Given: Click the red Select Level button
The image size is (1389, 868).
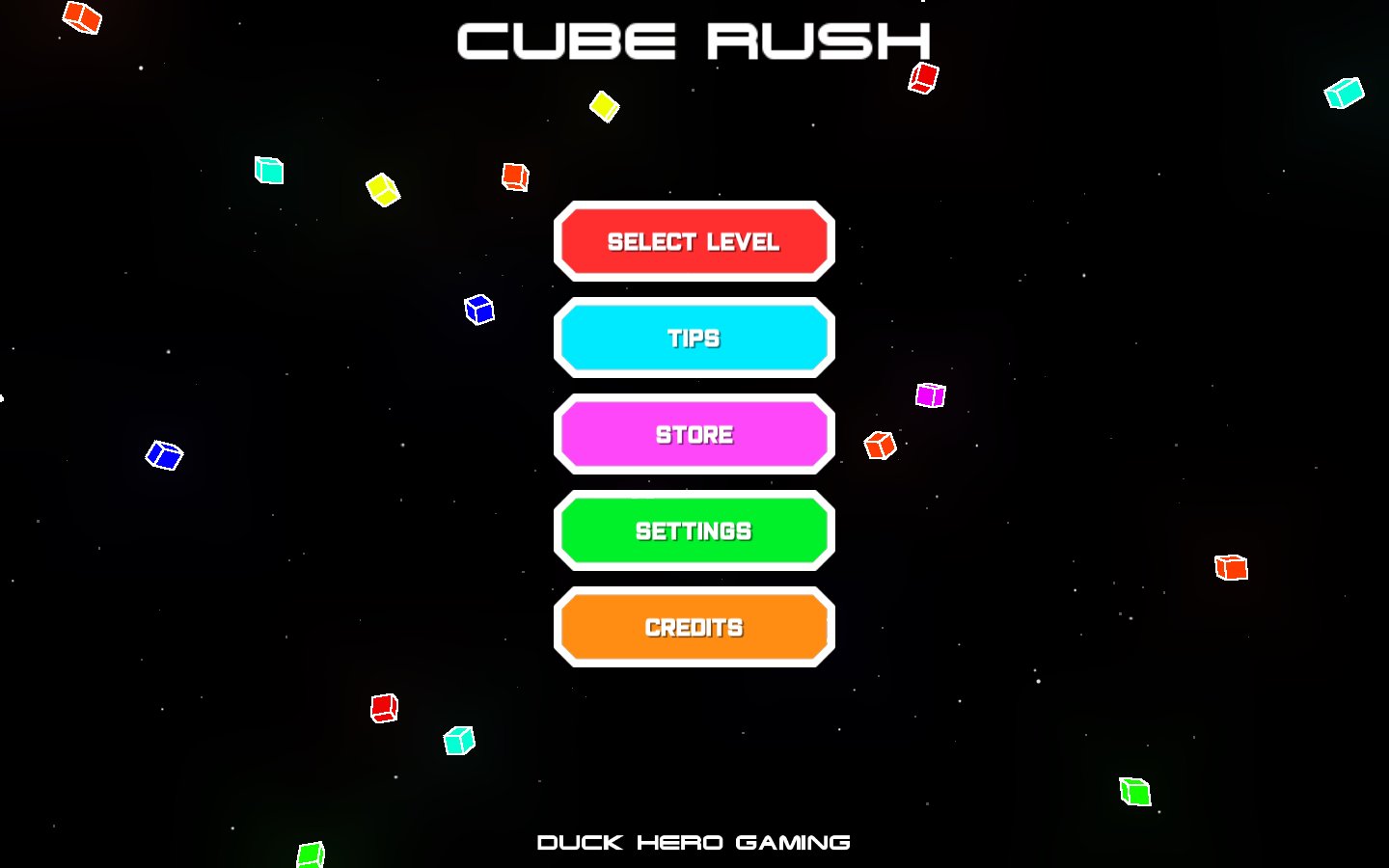Looking at the screenshot, I should (x=694, y=241).
